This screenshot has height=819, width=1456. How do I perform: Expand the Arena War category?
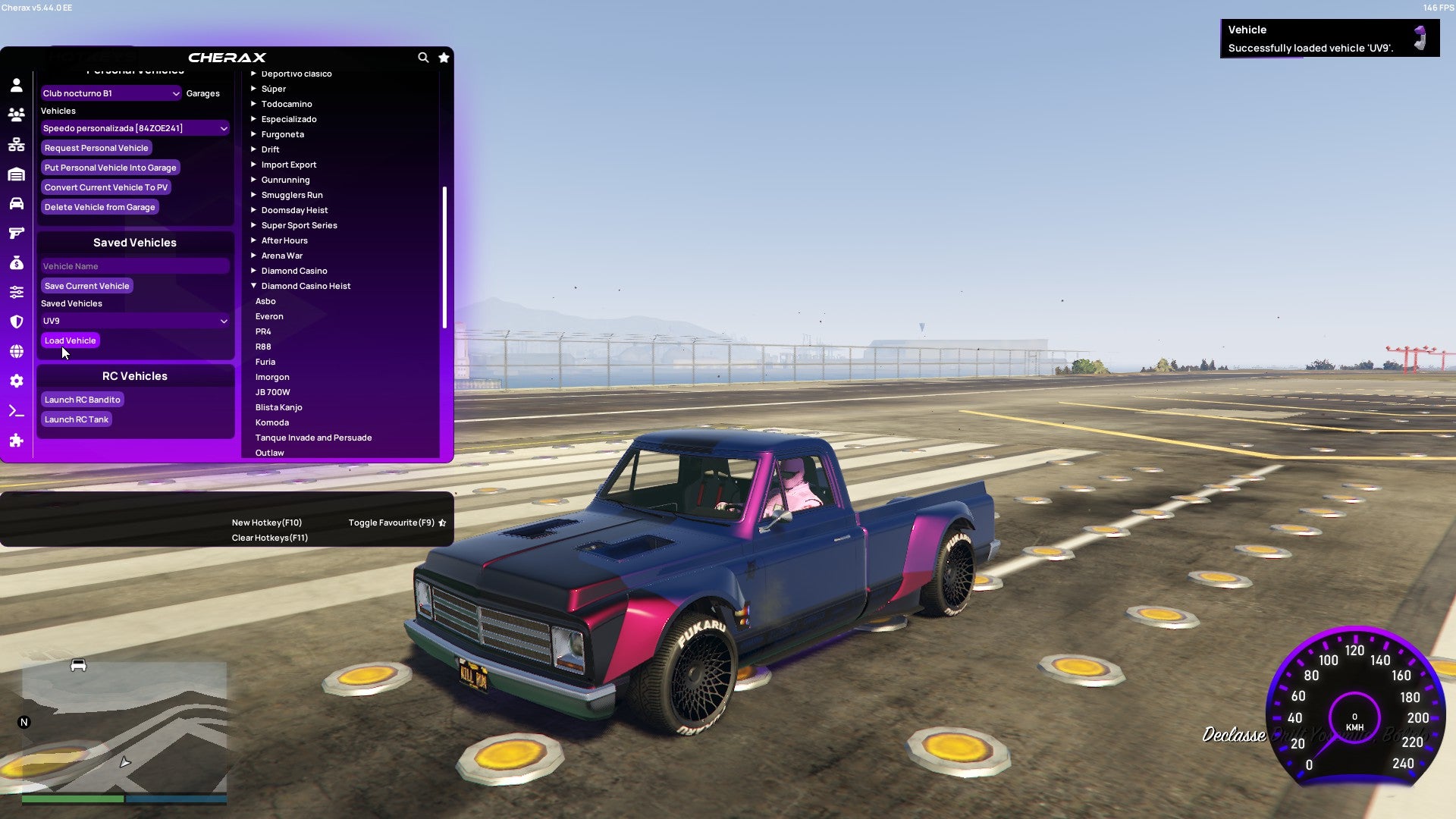pos(282,256)
